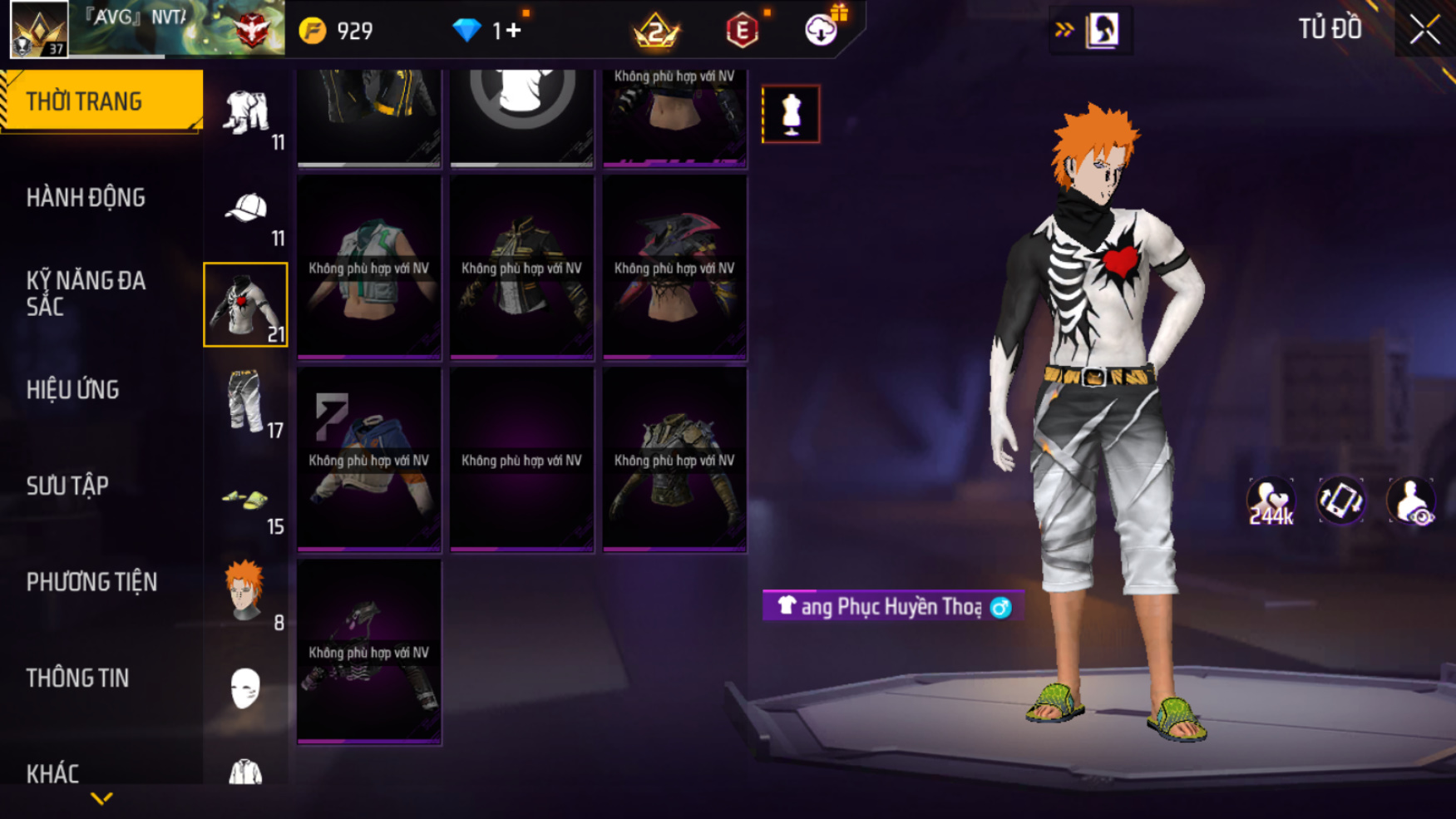1456x819 pixels.
Task: Open the player profile avatar
Action: (38, 29)
